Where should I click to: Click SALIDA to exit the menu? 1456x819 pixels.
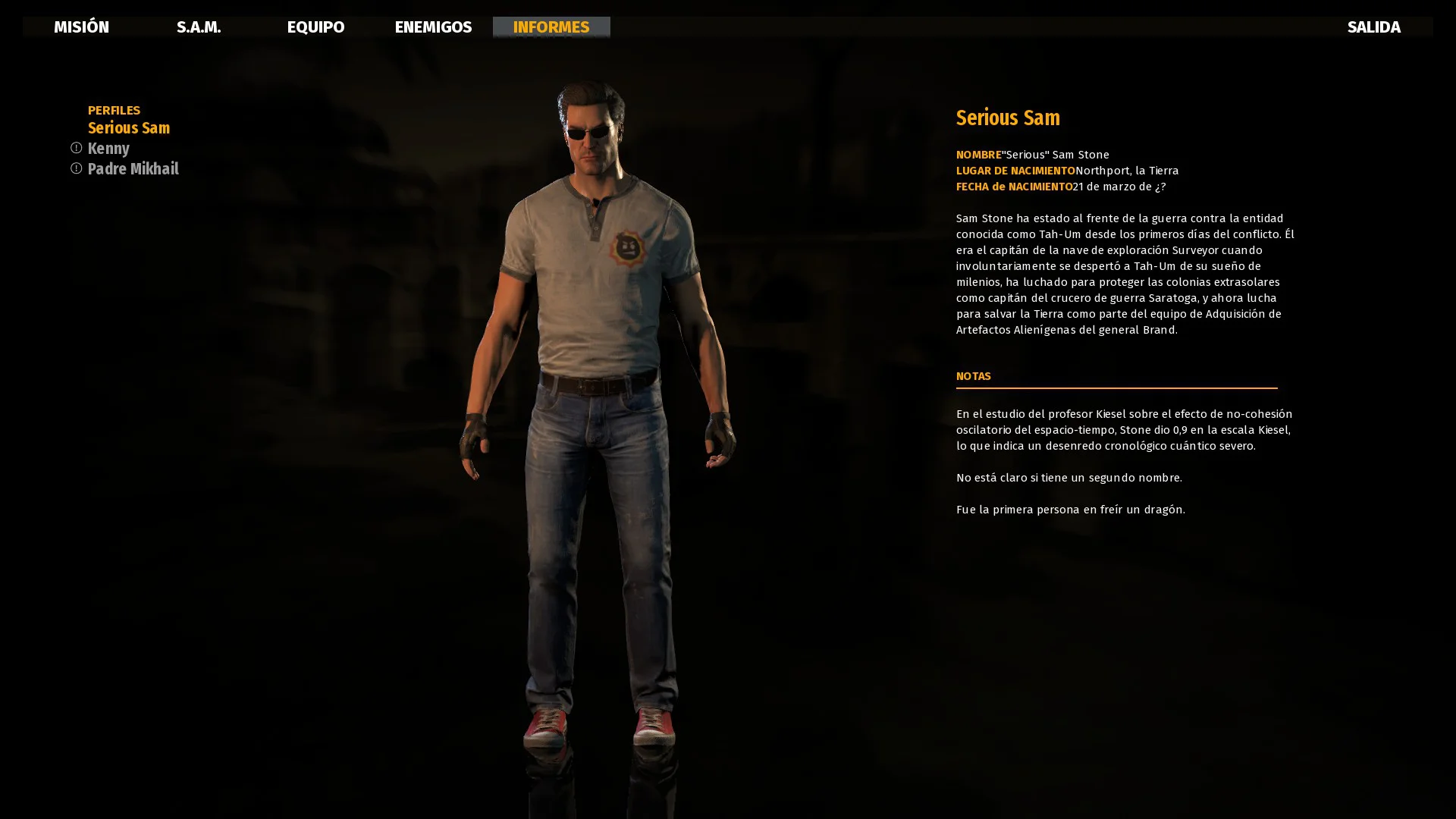coord(1373,27)
